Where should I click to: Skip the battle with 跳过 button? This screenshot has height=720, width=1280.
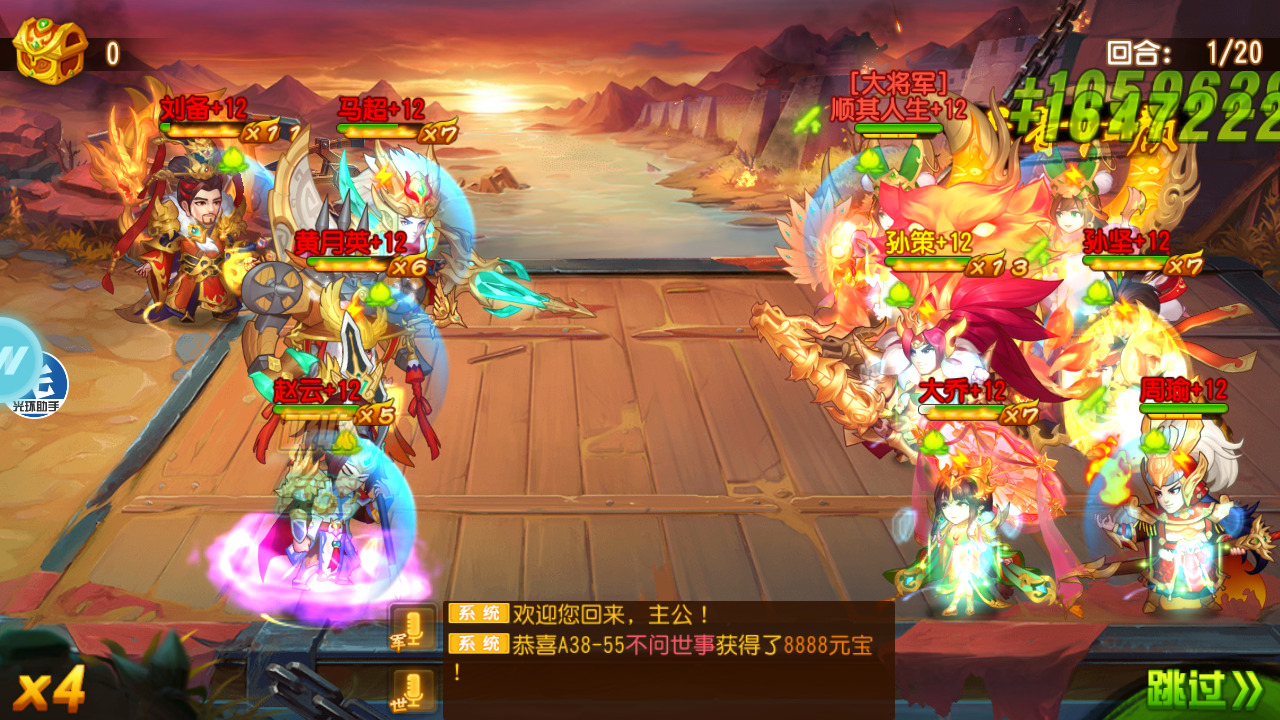point(1204,688)
